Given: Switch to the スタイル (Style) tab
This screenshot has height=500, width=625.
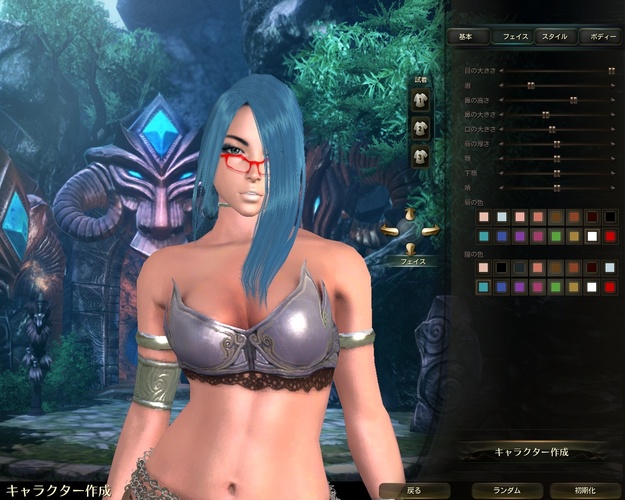Looking at the screenshot, I should 553,36.
